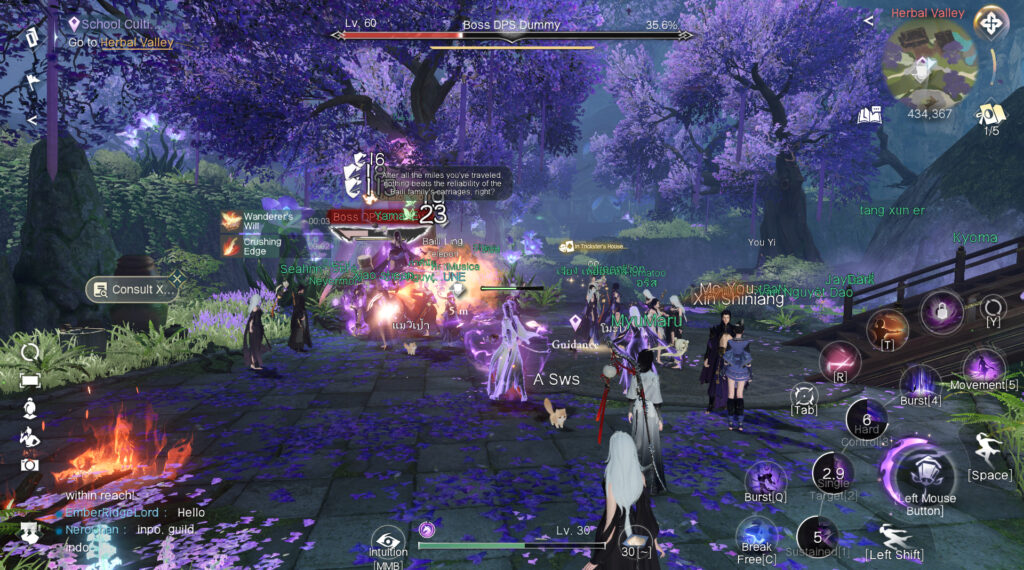Click the four-pointed emblem beside the minimap
This screenshot has height=570, width=1024.
pyautogui.click(x=990, y=22)
